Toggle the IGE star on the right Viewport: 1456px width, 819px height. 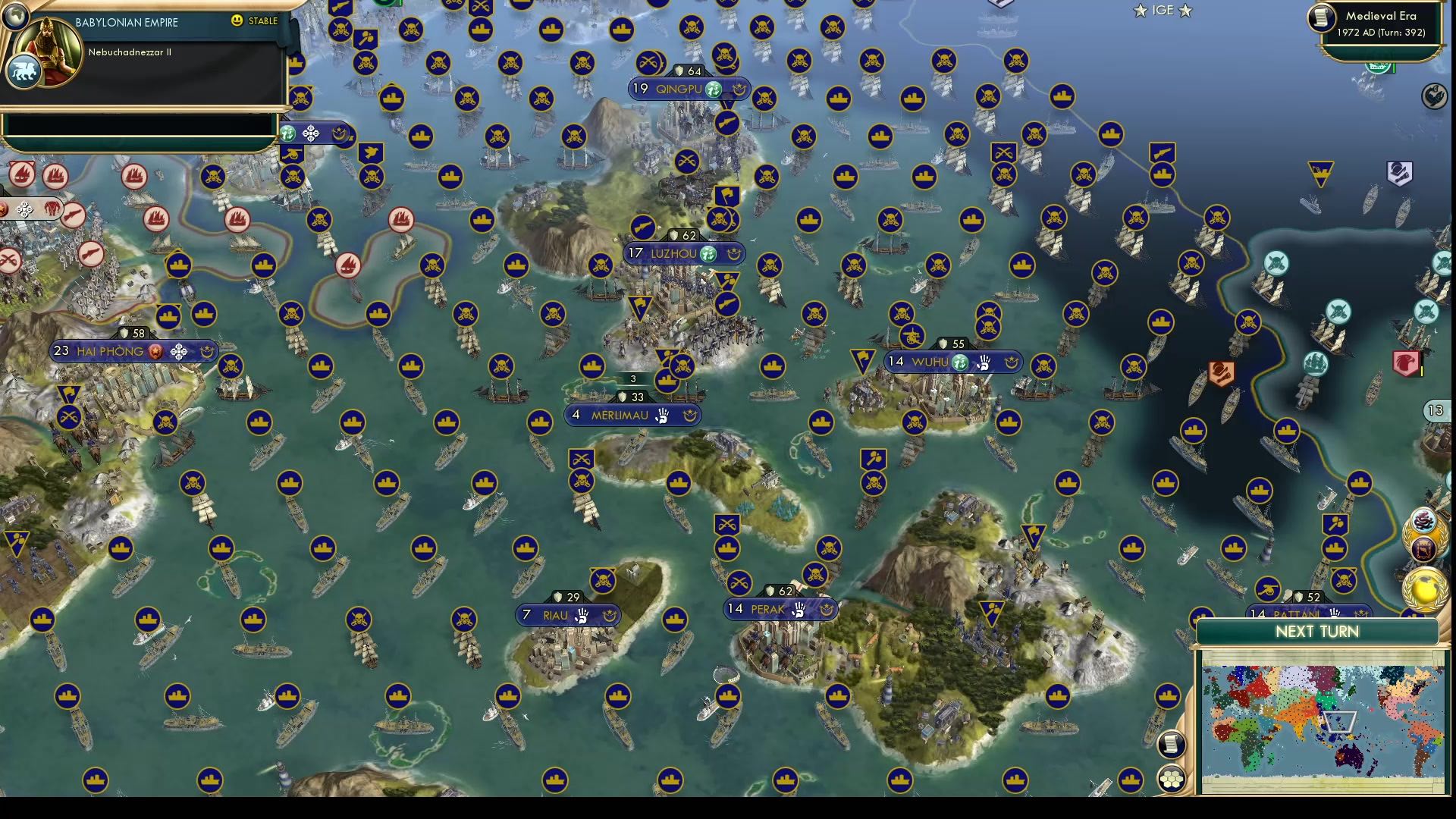click(x=1184, y=11)
